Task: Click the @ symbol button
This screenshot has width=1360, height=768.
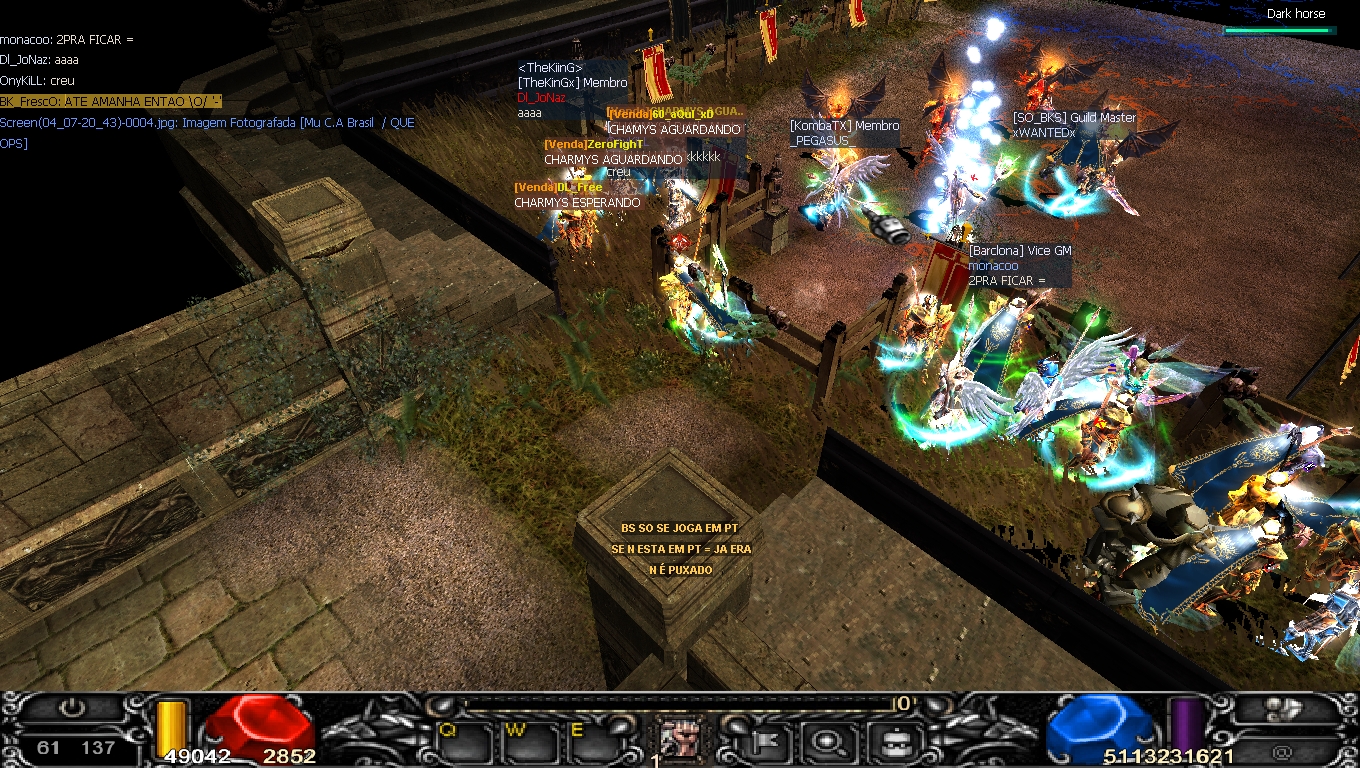Action: 1283,752
